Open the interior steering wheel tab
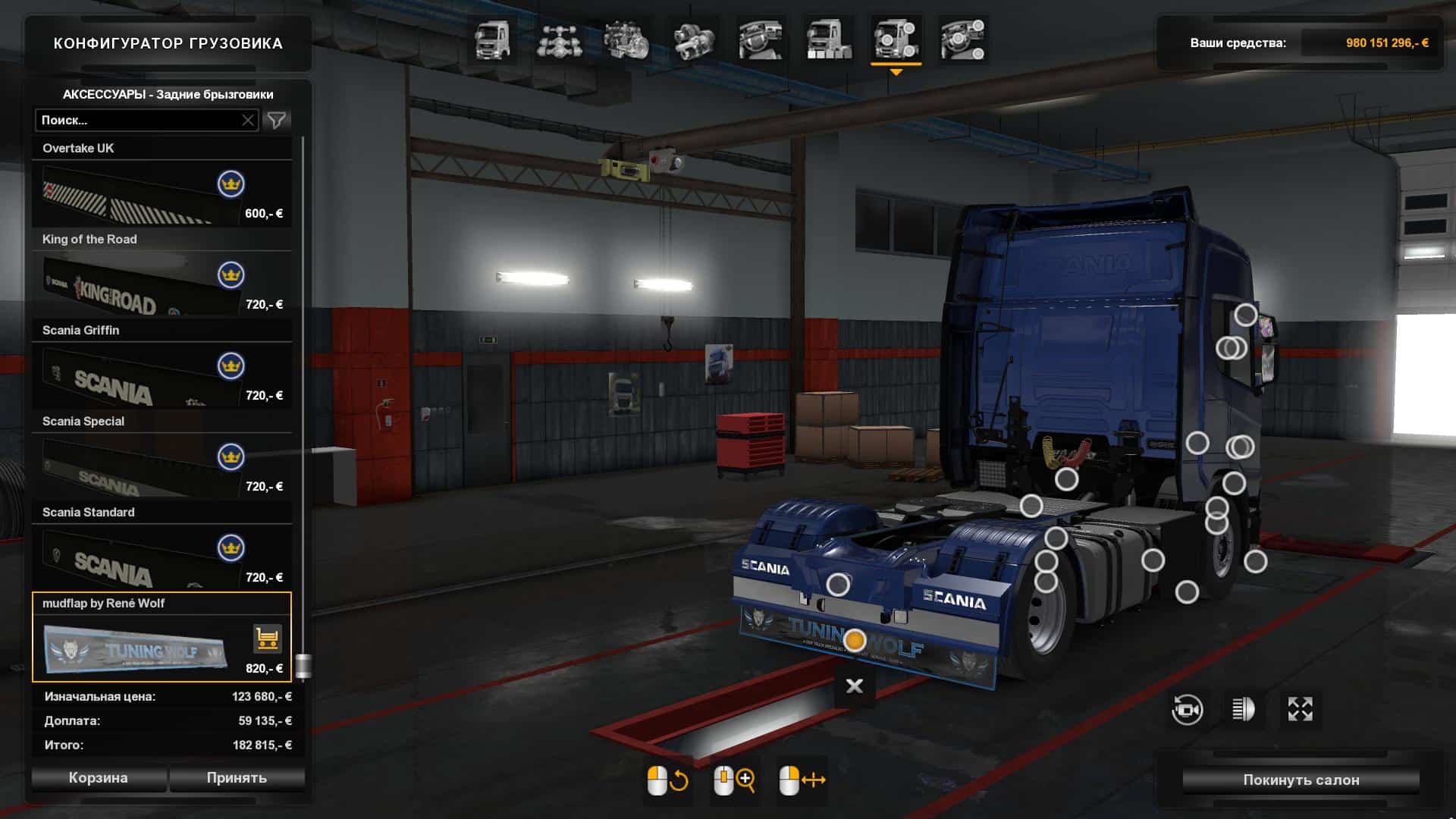 pos(761,40)
